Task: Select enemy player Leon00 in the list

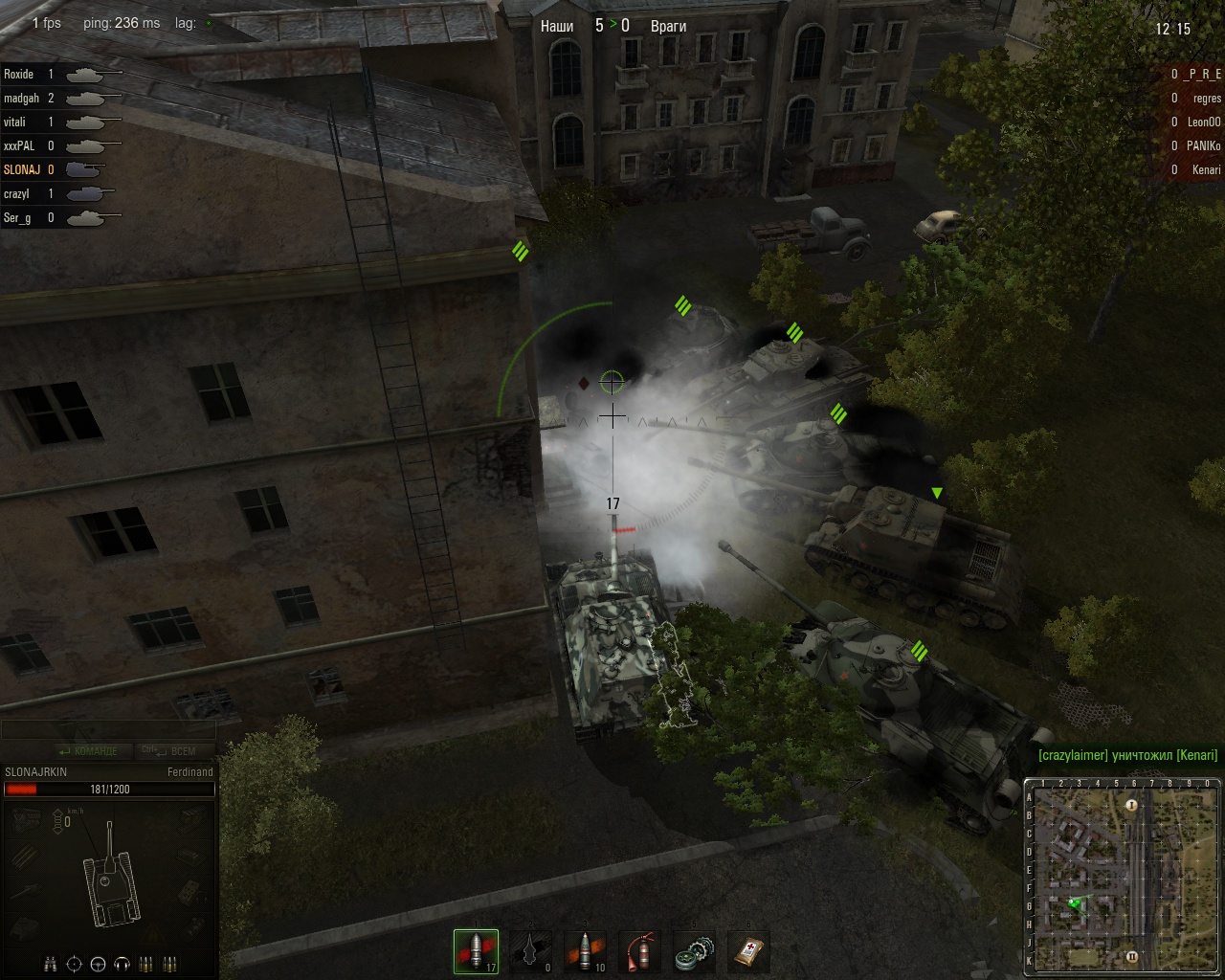Action: click(1204, 122)
